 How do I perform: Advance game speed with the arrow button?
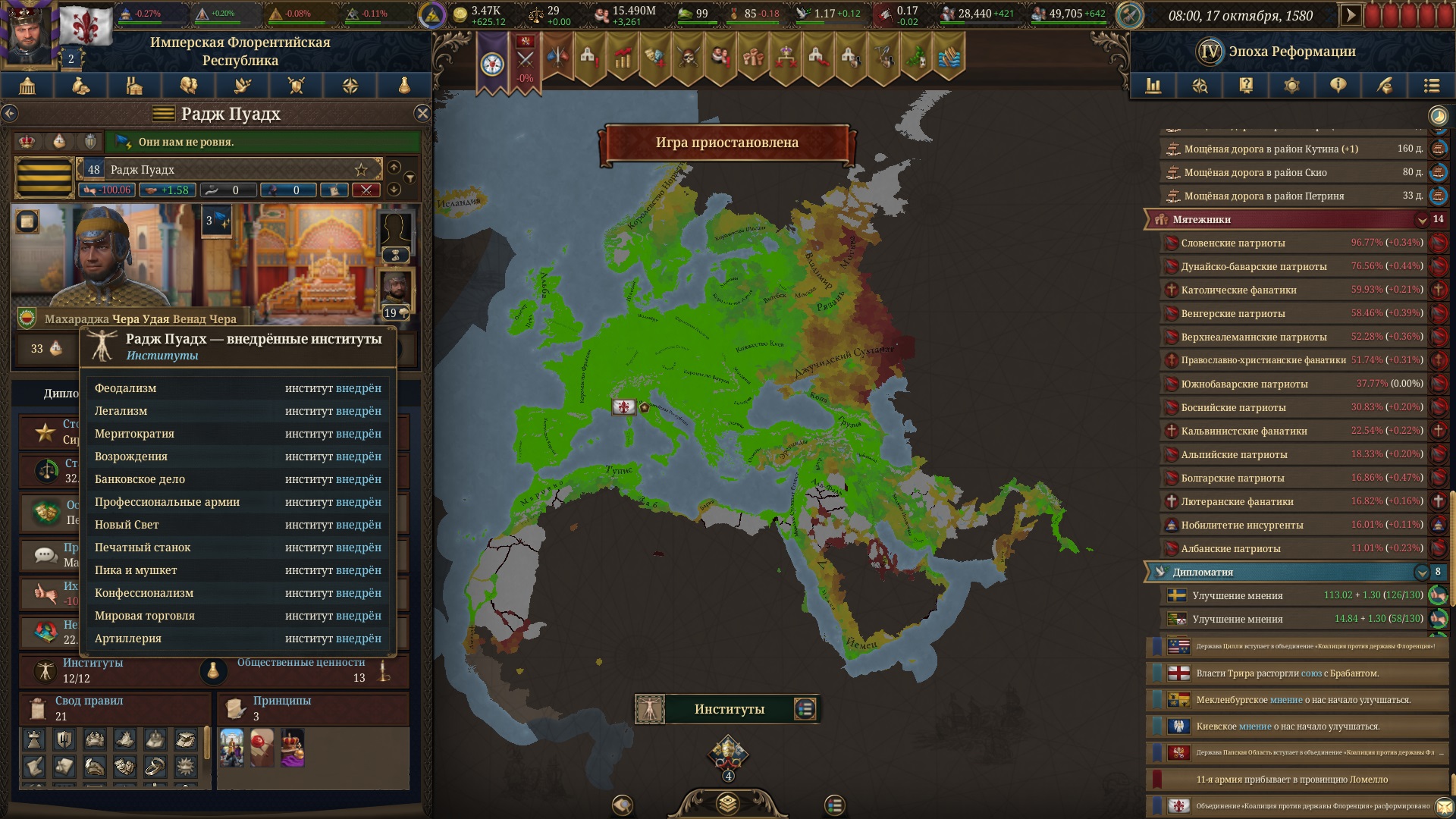click(1350, 15)
